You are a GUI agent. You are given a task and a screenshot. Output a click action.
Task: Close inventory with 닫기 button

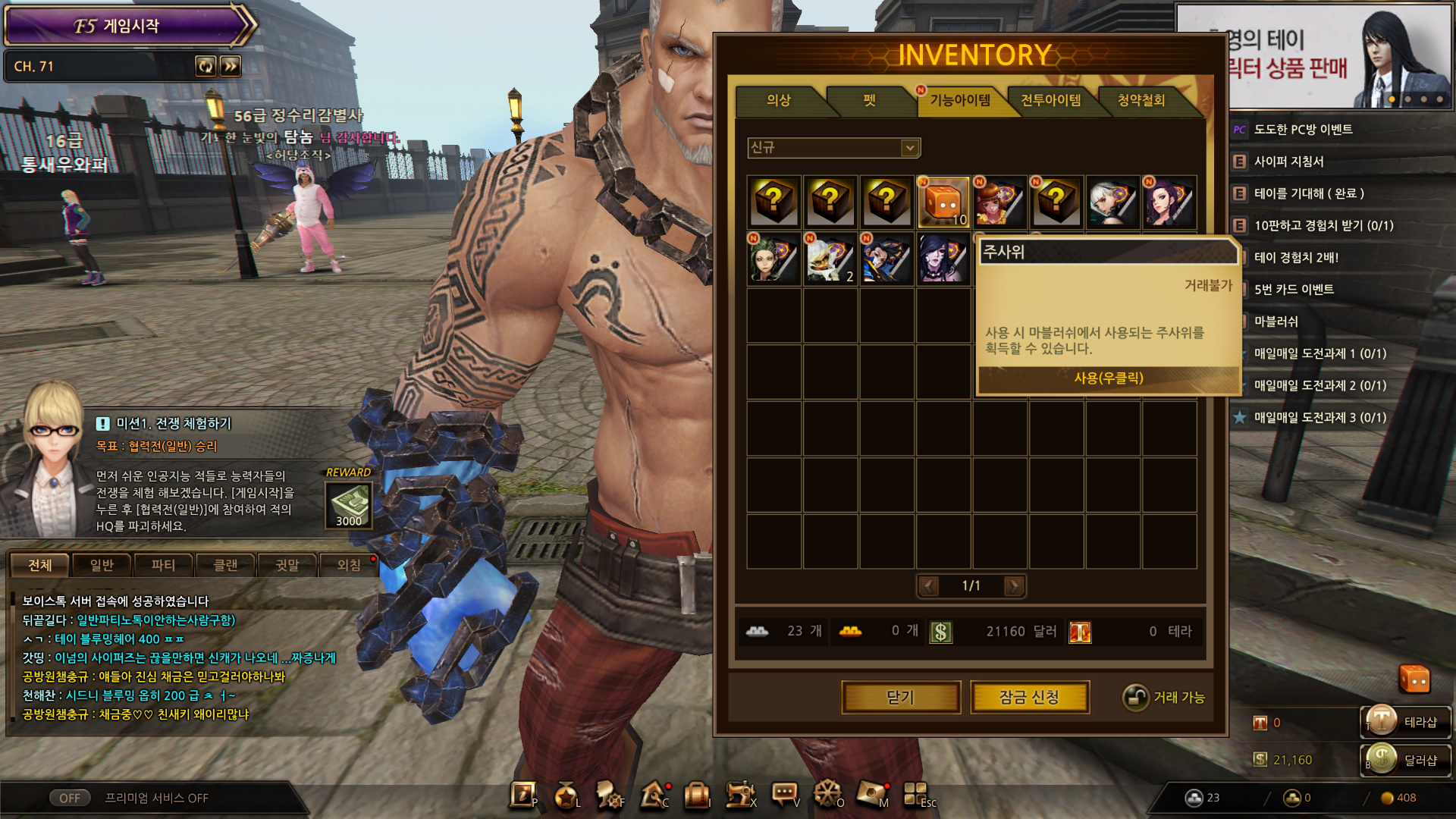coord(901,697)
